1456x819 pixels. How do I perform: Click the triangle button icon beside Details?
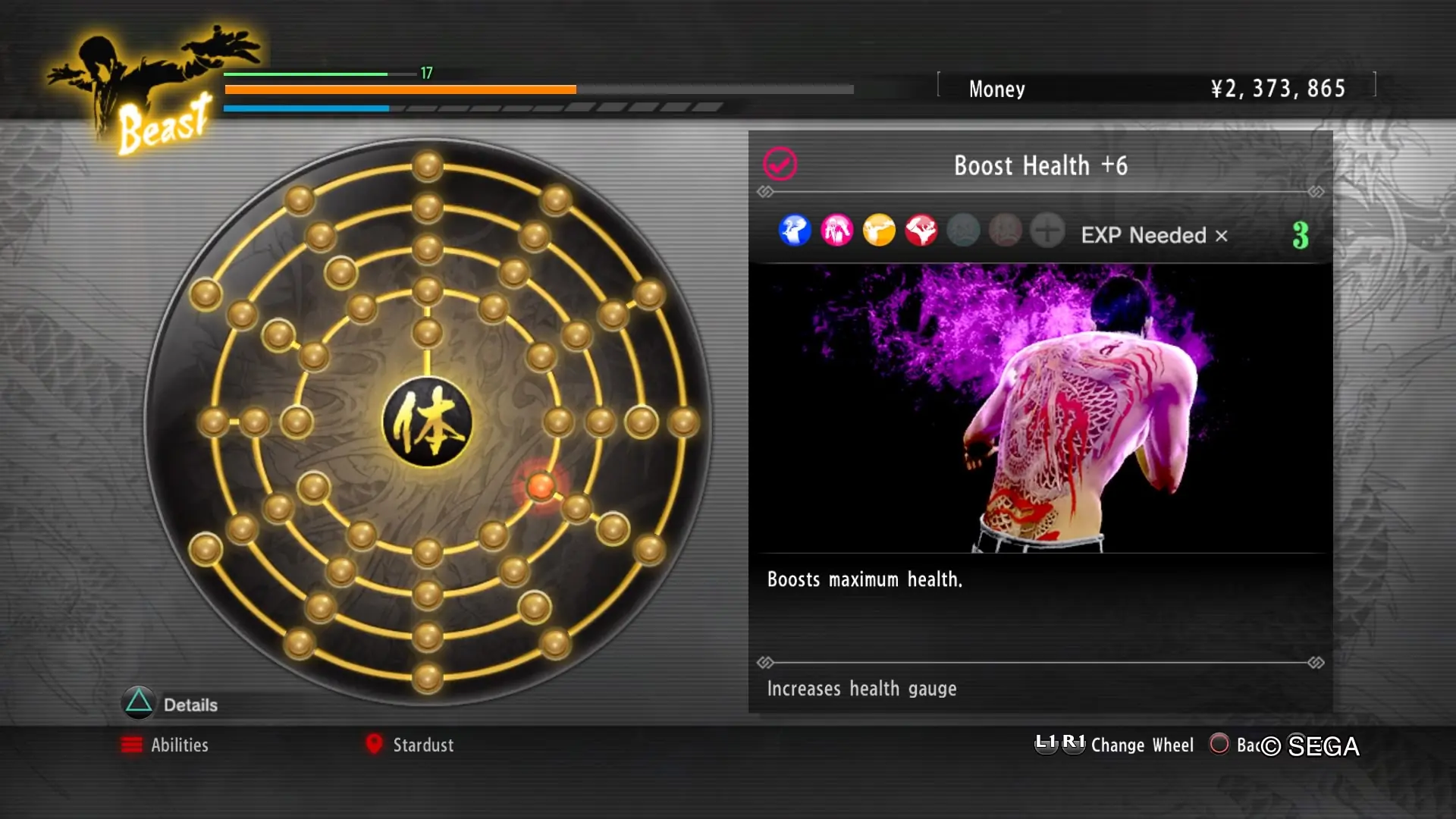pos(139,704)
